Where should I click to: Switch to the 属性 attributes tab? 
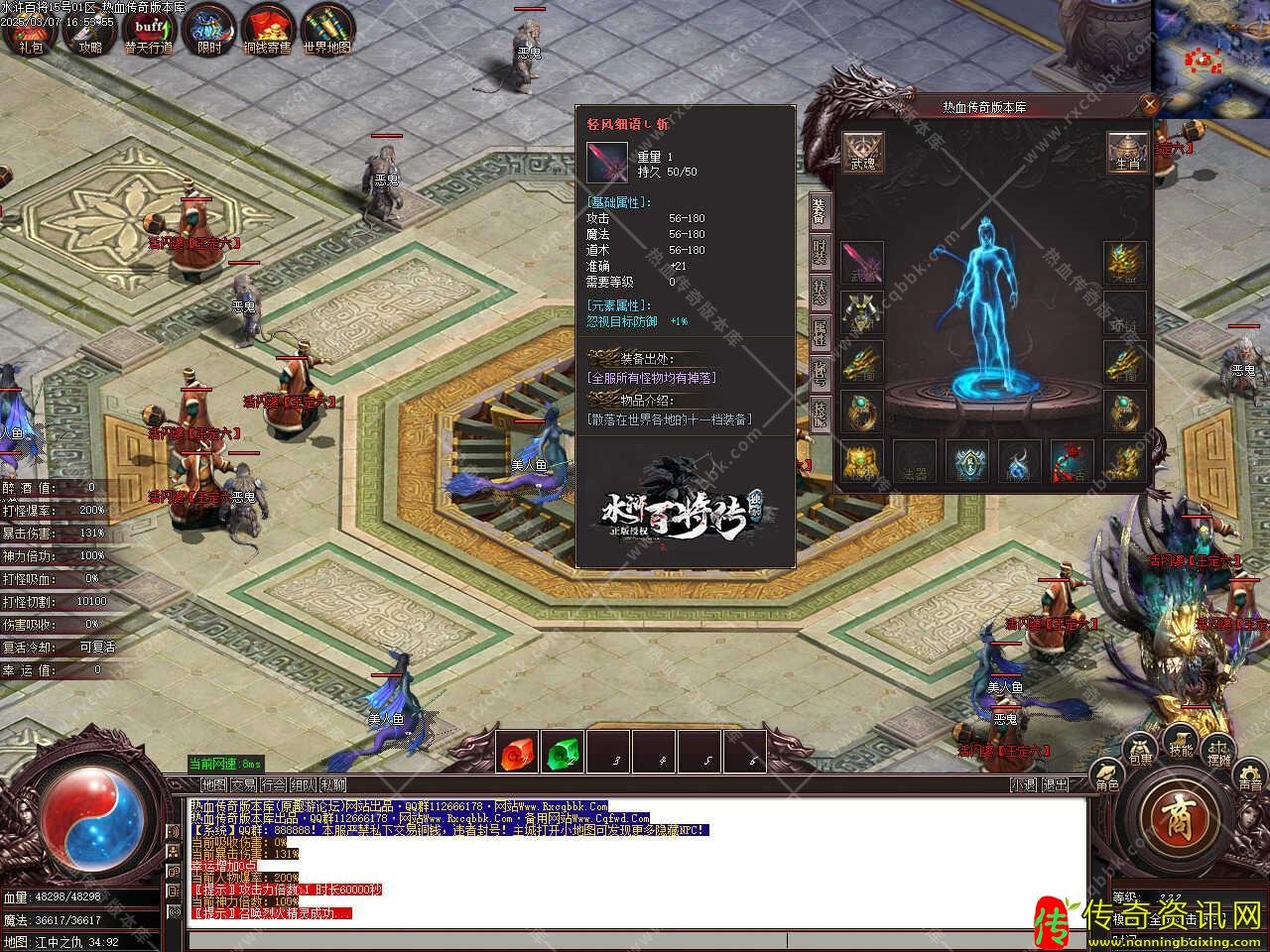point(821,332)
